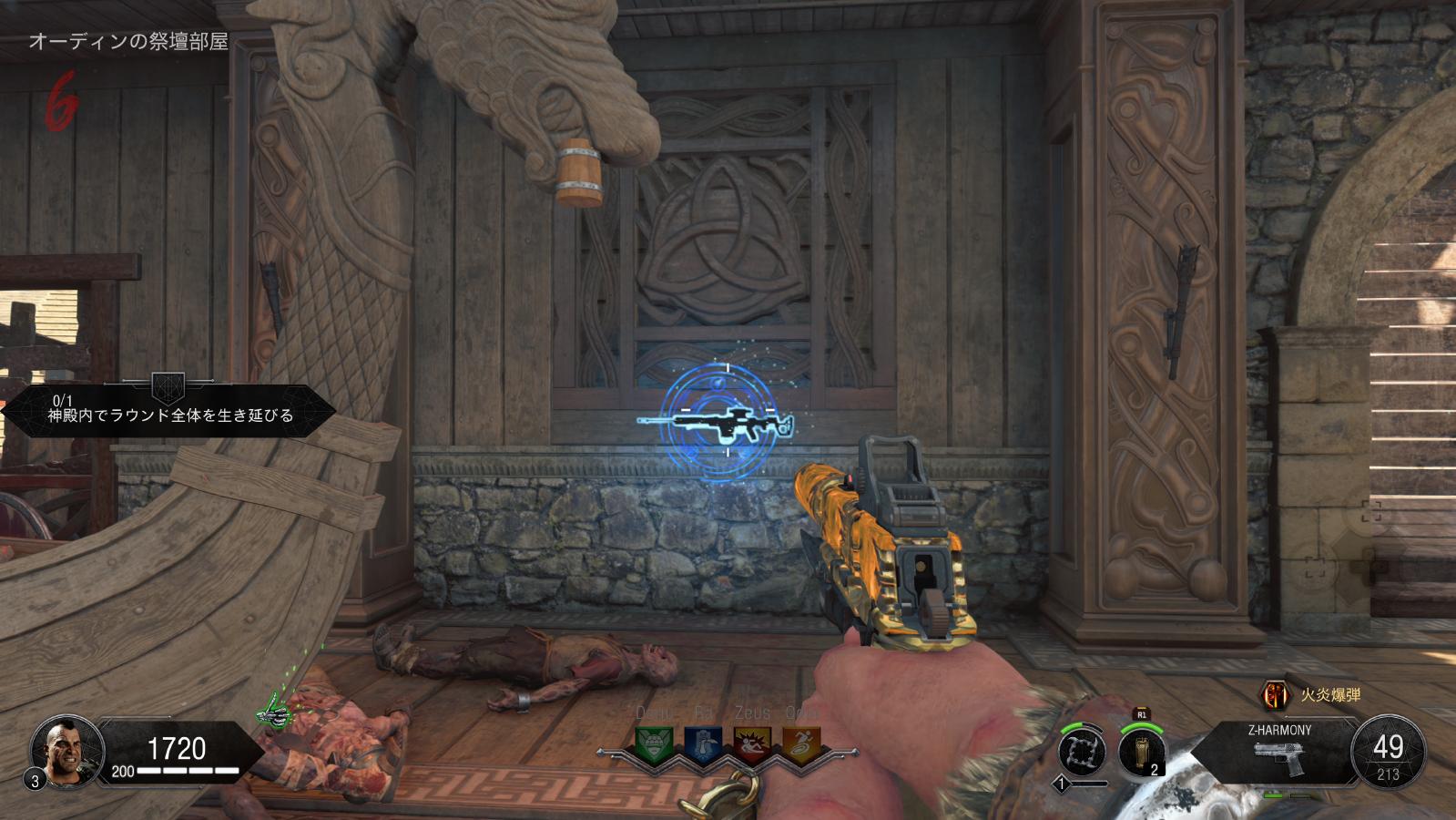Click the Danu perk icon
This screenshot has height=820, width=1456.
coord(653,745)
